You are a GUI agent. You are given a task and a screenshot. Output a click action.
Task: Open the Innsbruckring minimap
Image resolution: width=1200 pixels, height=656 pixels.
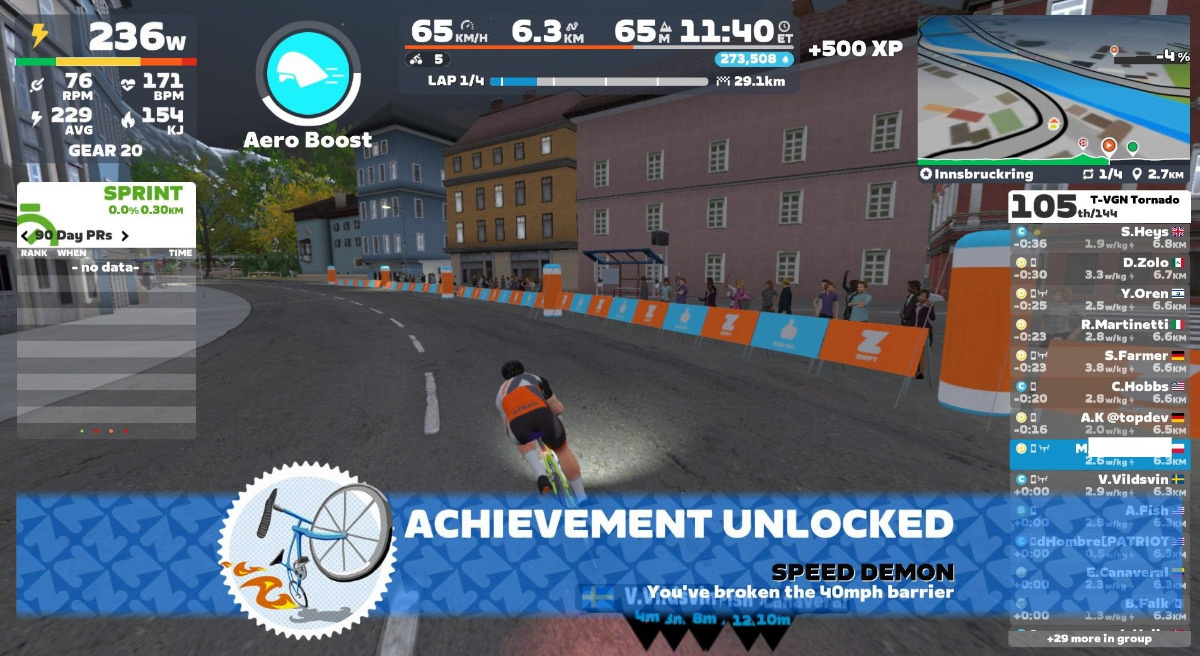tap(1053, 90)
